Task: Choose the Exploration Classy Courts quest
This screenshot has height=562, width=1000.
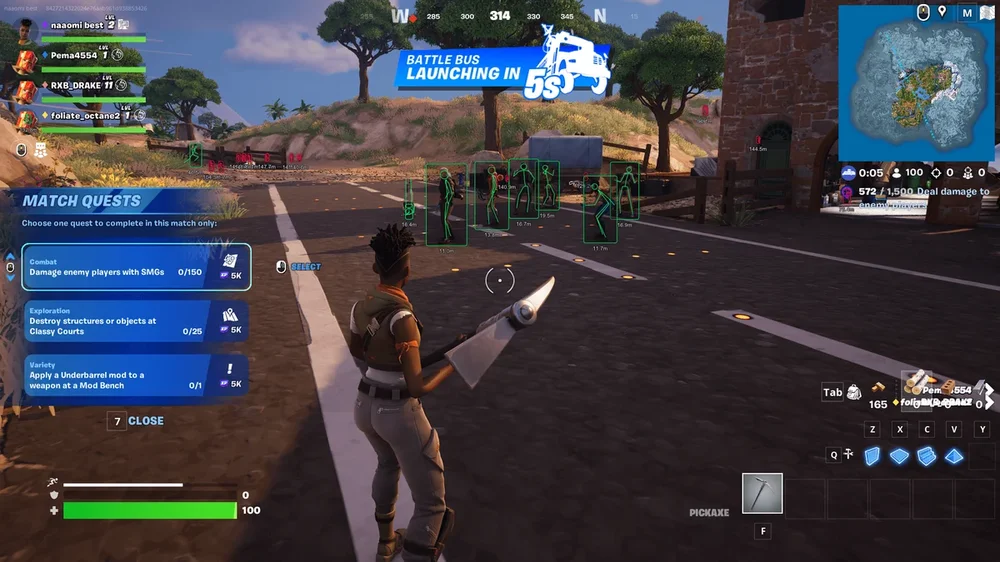Action: click(135, 322)
